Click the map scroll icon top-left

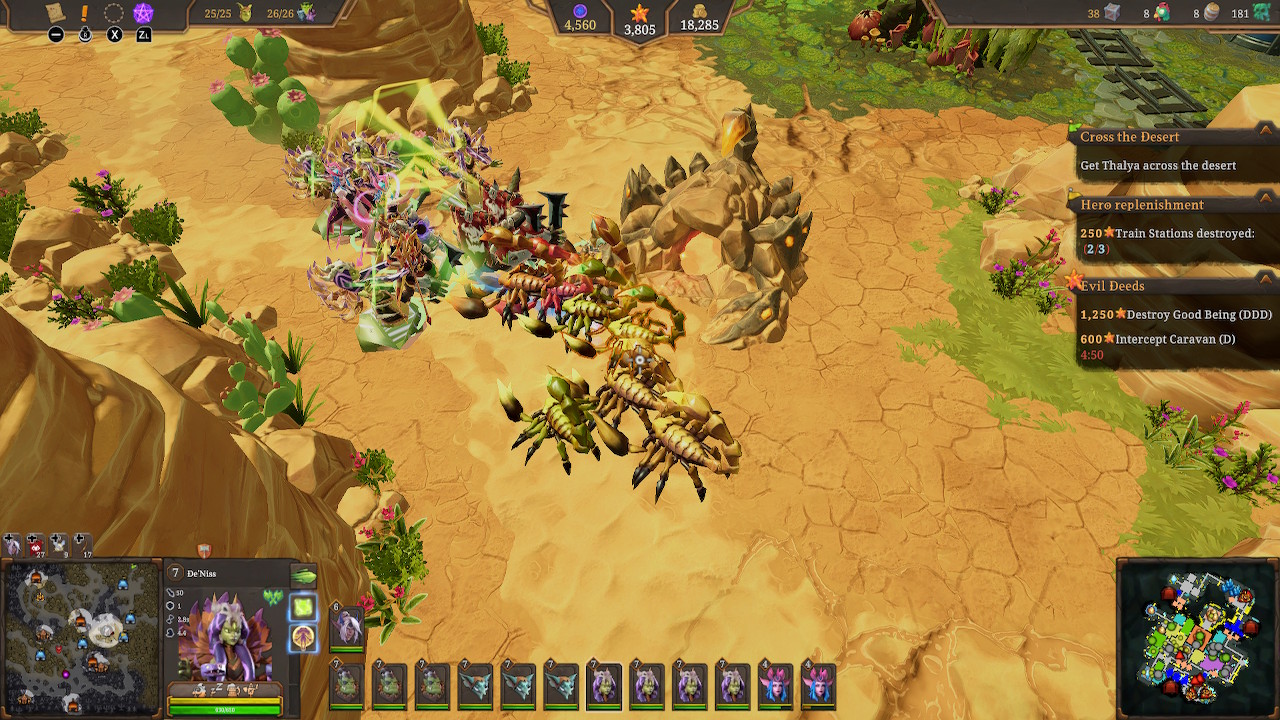[55, 13]
